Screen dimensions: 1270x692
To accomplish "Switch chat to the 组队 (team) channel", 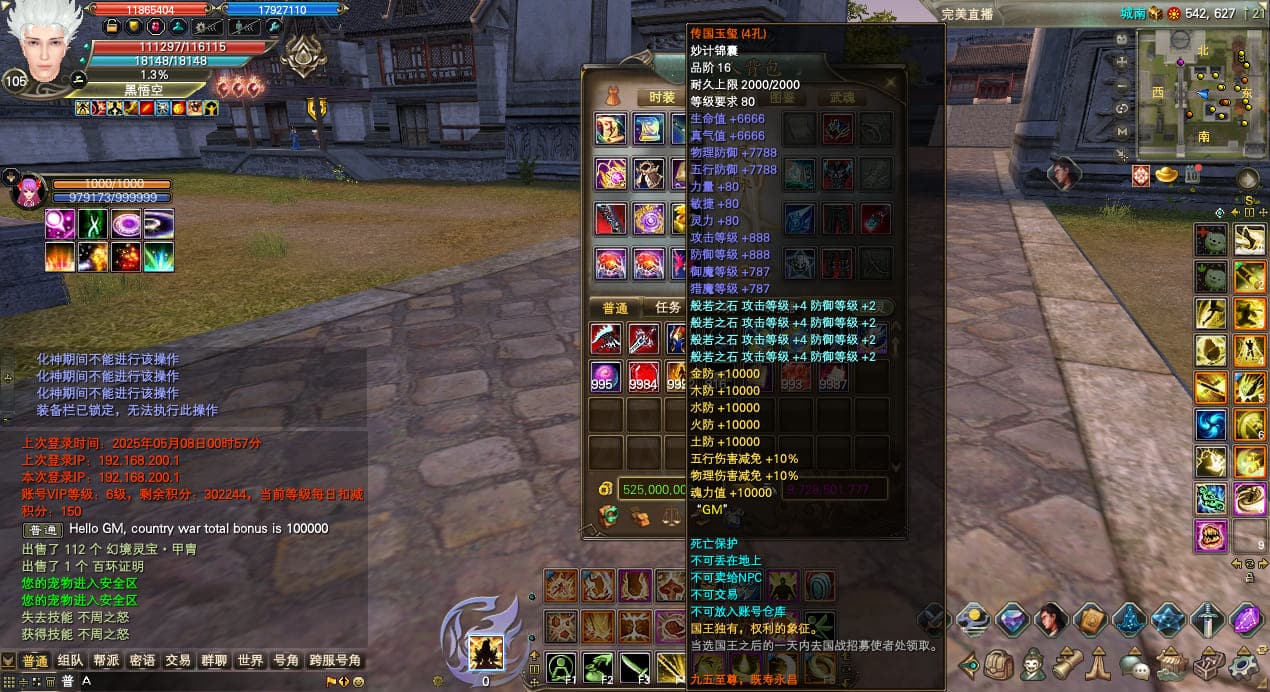I will coord(70,661).
